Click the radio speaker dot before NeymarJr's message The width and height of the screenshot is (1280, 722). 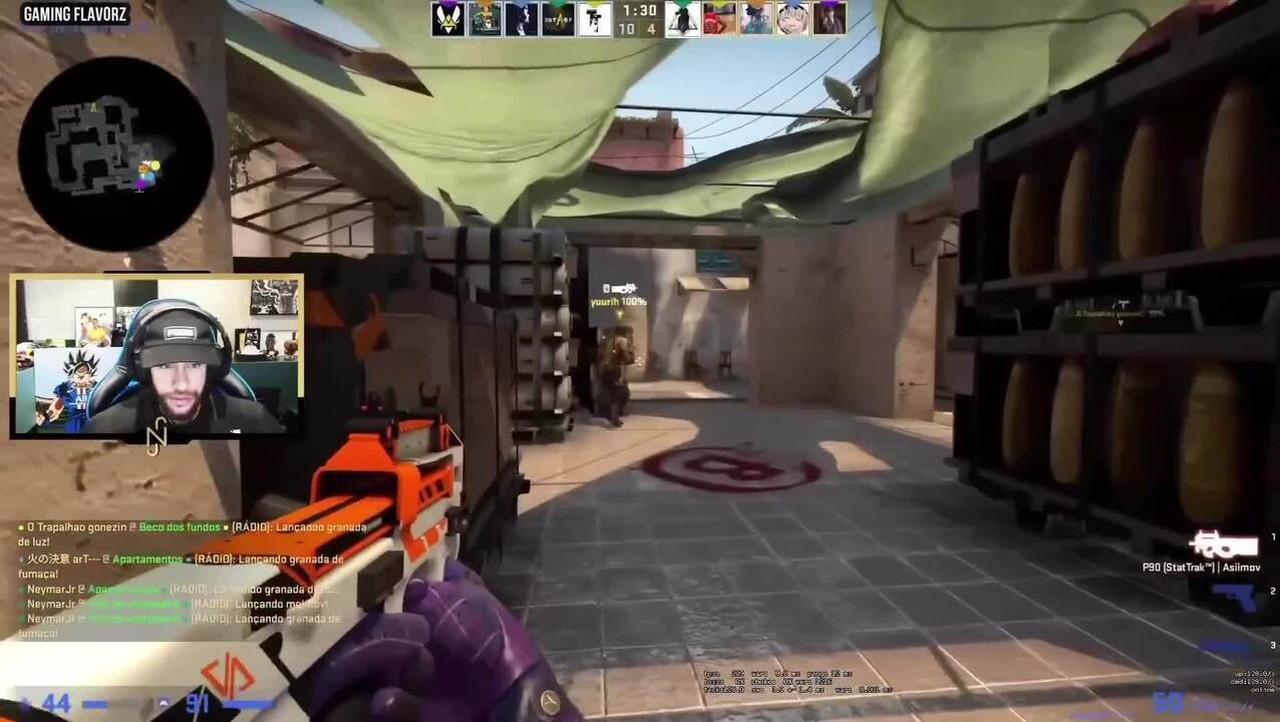pos(21,590)
